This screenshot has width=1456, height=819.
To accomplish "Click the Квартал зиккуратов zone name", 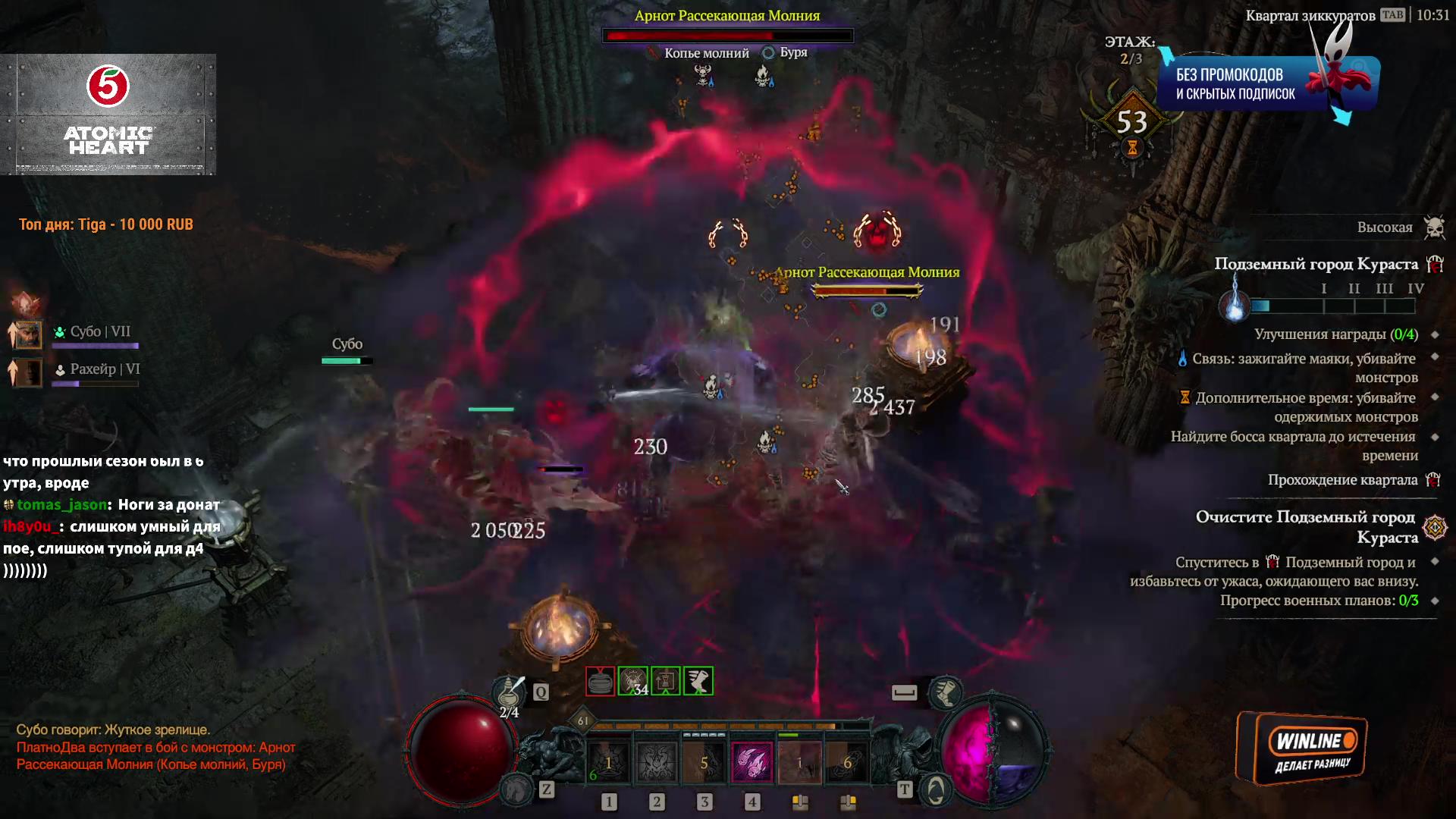I will pyautogui.click(x=1310, y=15).
